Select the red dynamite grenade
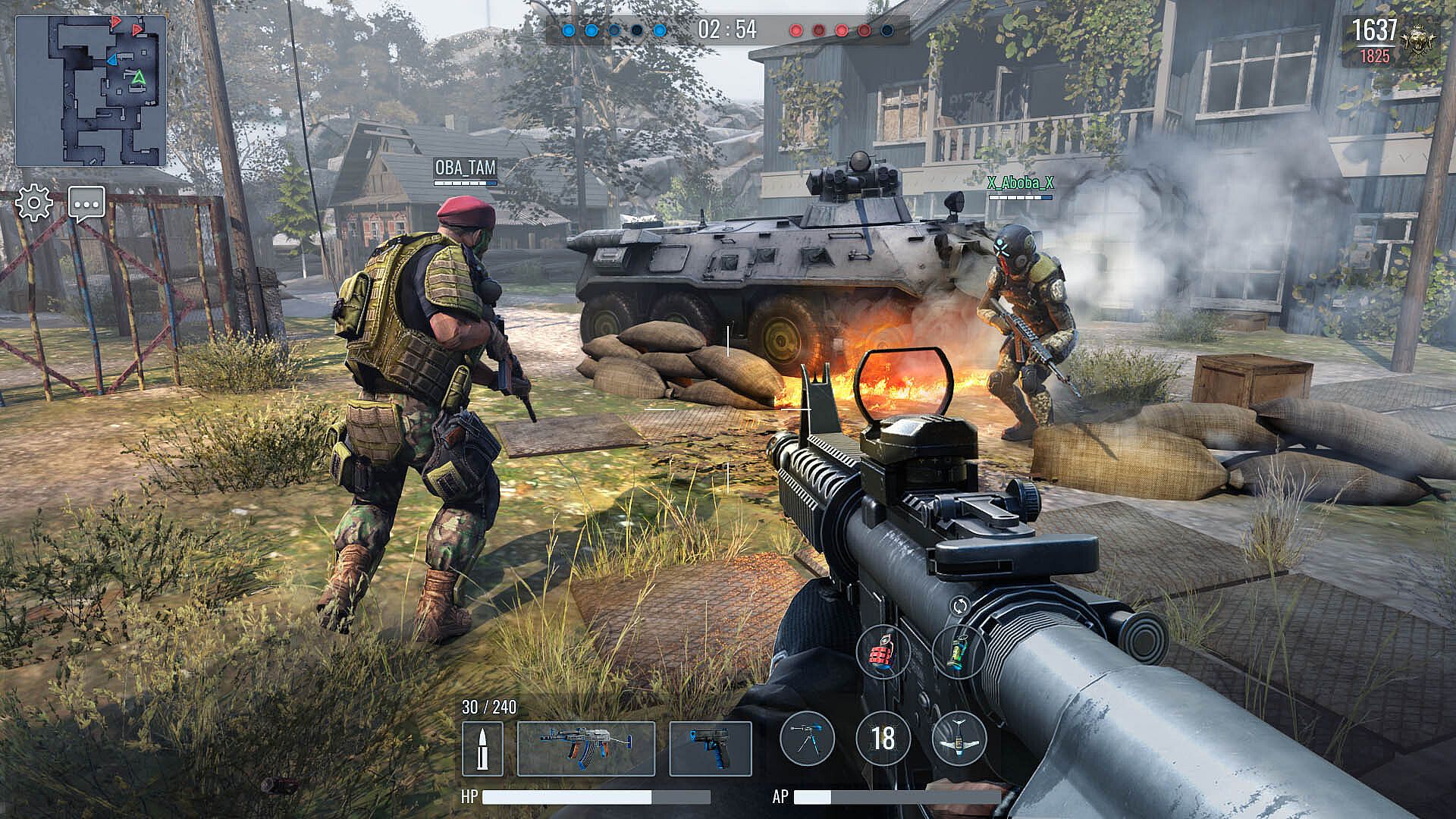Image resolution: width=1456 pixels, height=819 pixels. click(883, 651)
